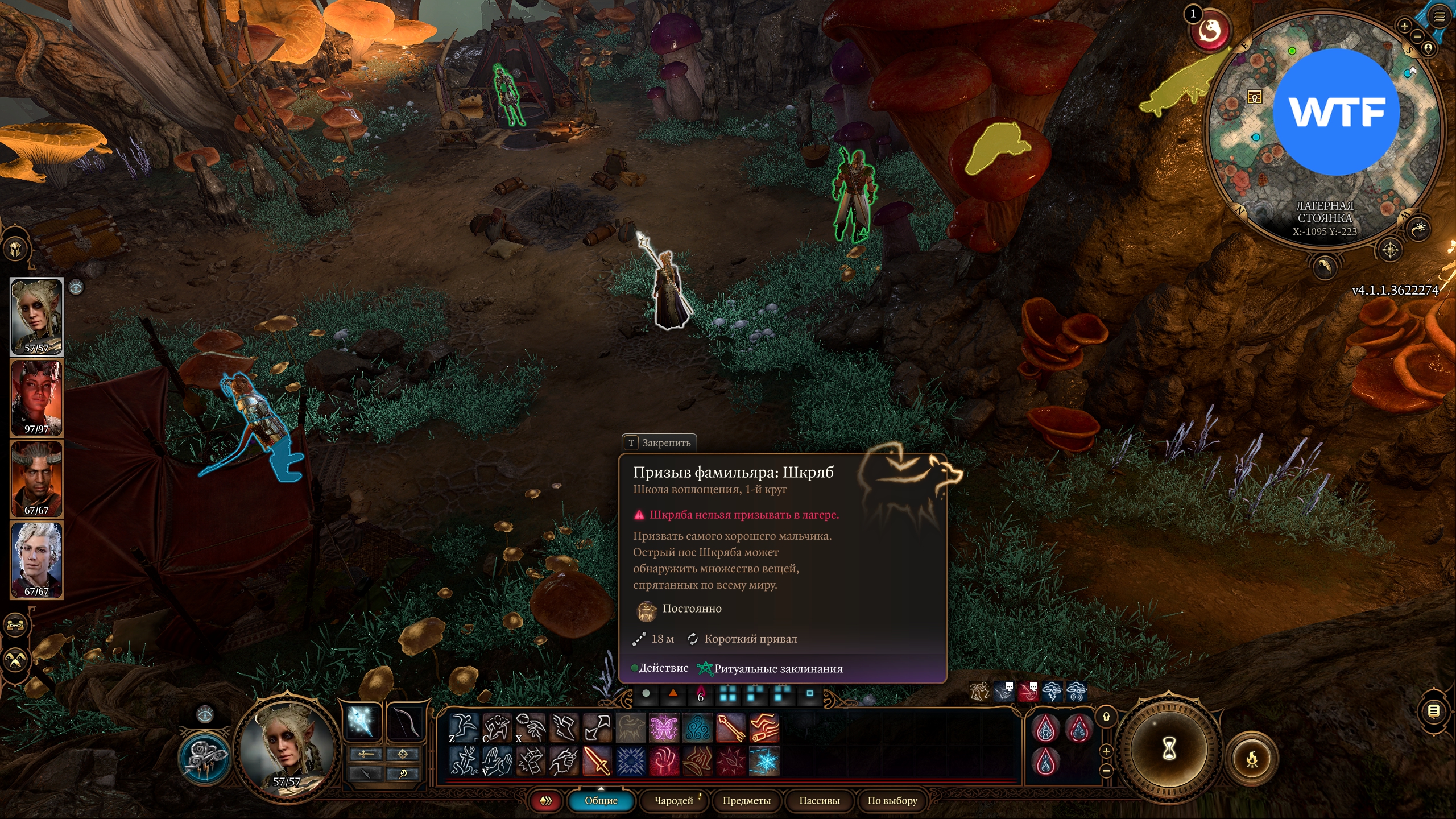Cast the blue snowflake spell
Screen dimensions: 1456x819
click(x=764, y=762)
